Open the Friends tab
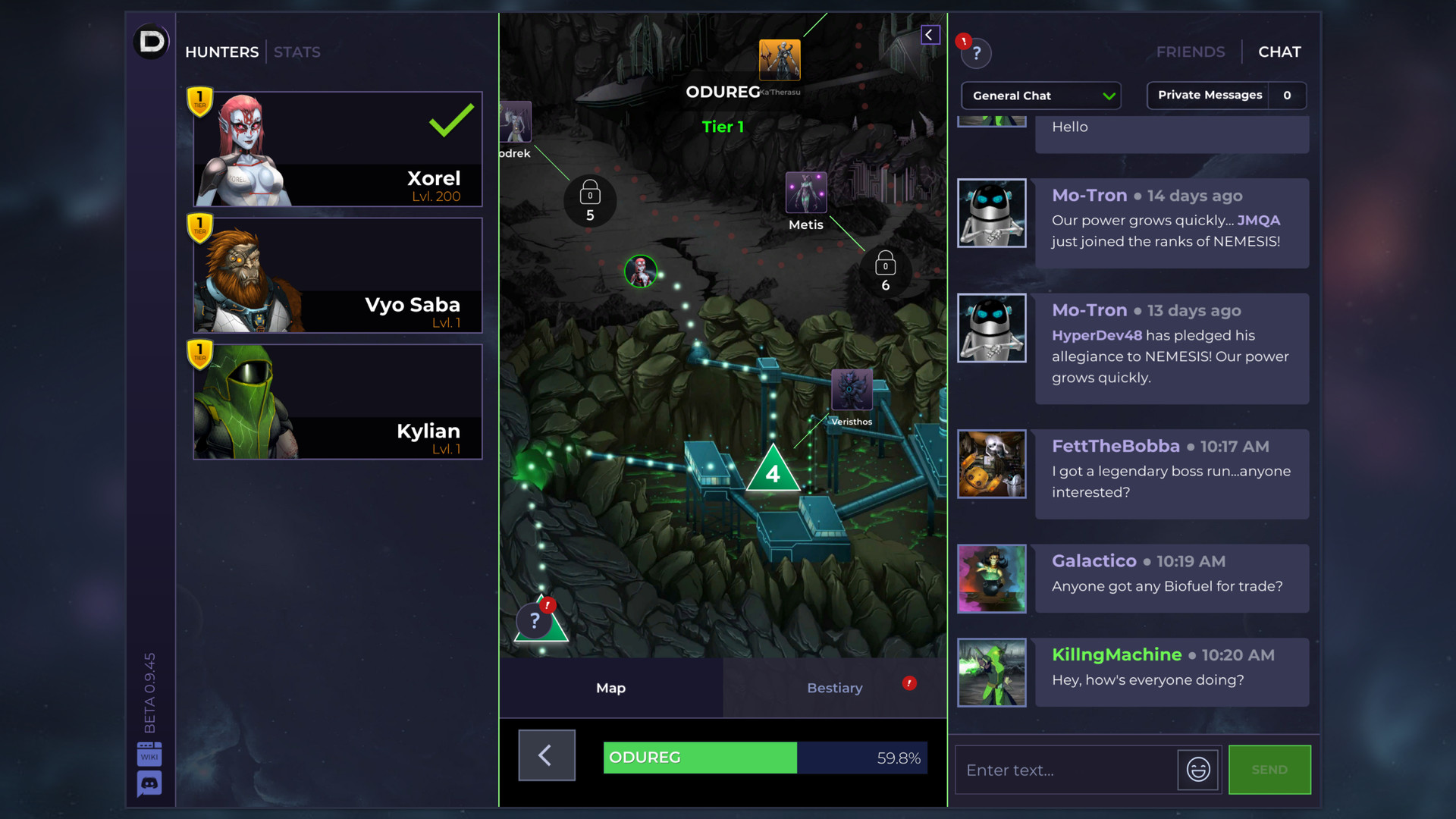Image resolution: width=1456 pixels, height=819 pixels. pos(1190,52)
